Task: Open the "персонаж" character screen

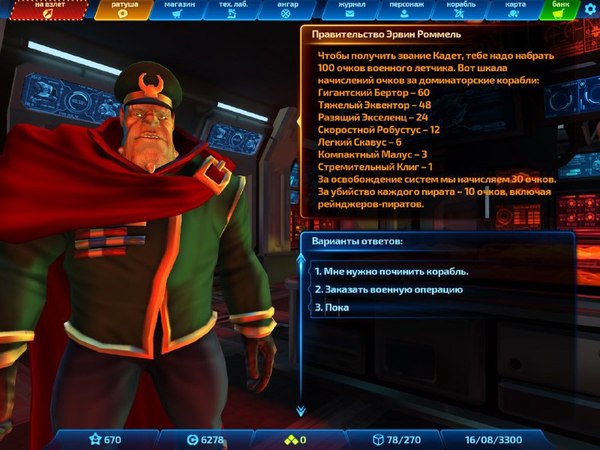Action: [405, 9]
